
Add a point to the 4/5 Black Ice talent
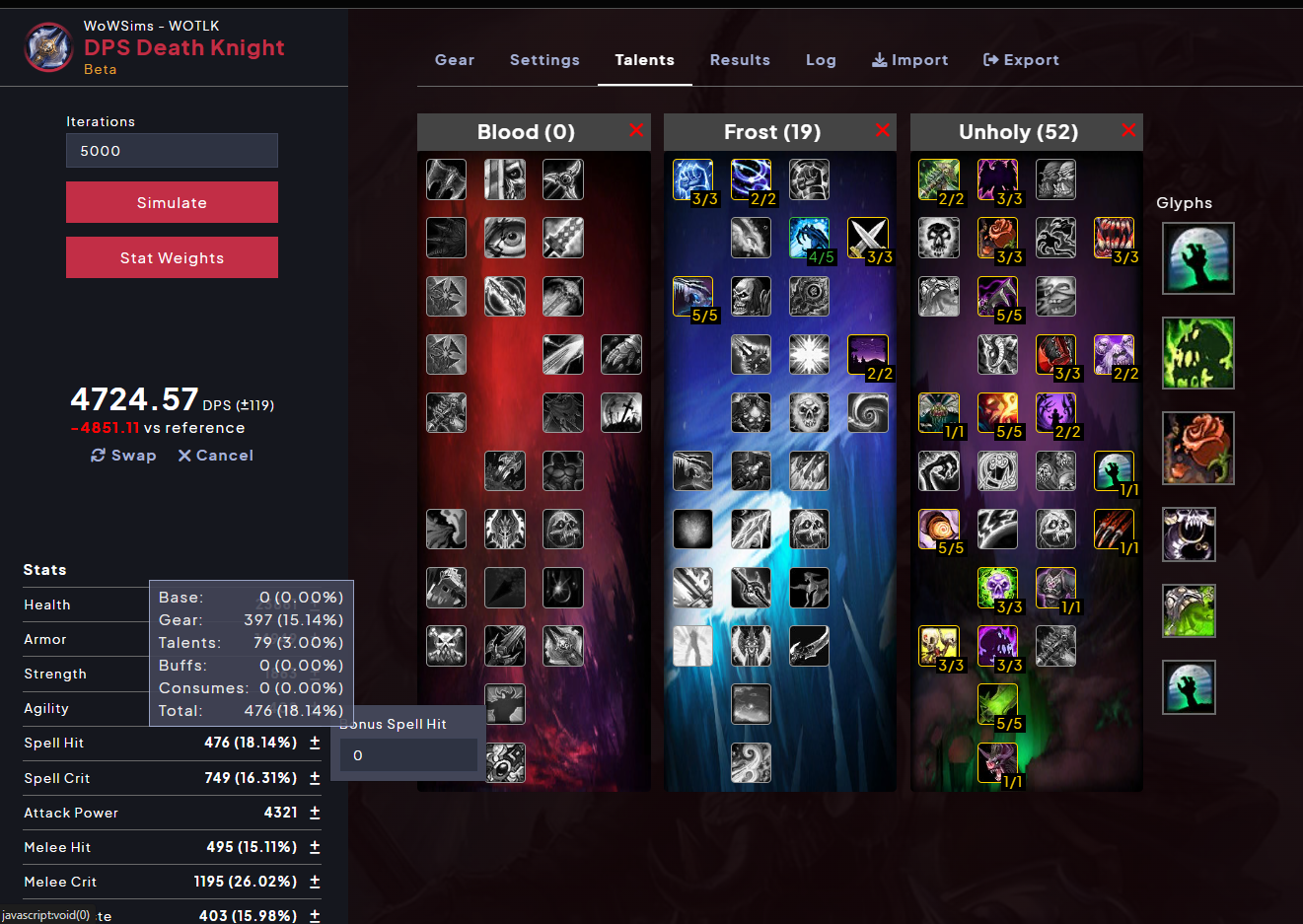[x=809, y=238]
